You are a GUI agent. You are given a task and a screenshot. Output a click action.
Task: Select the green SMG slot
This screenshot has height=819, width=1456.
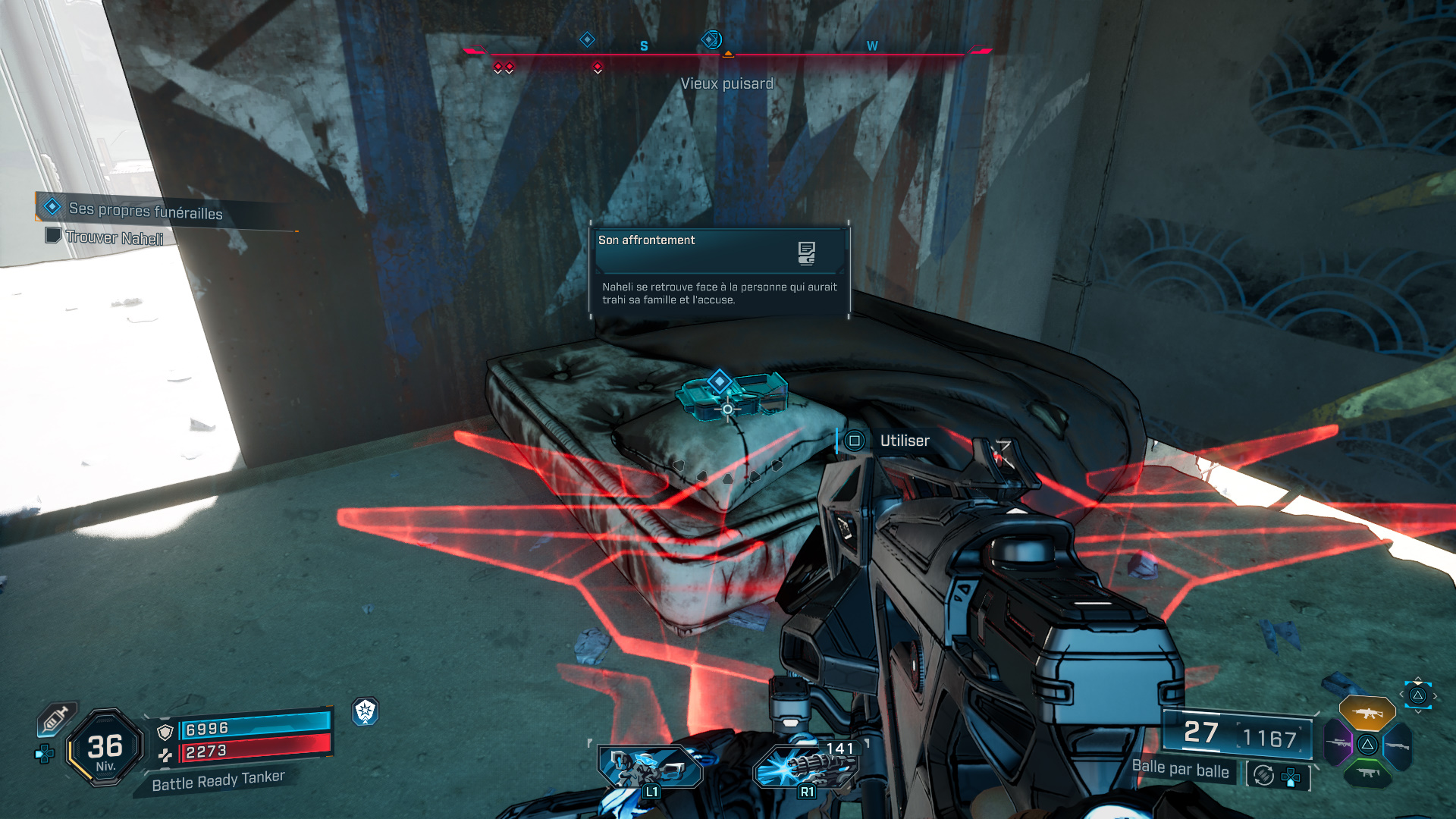1367,773
